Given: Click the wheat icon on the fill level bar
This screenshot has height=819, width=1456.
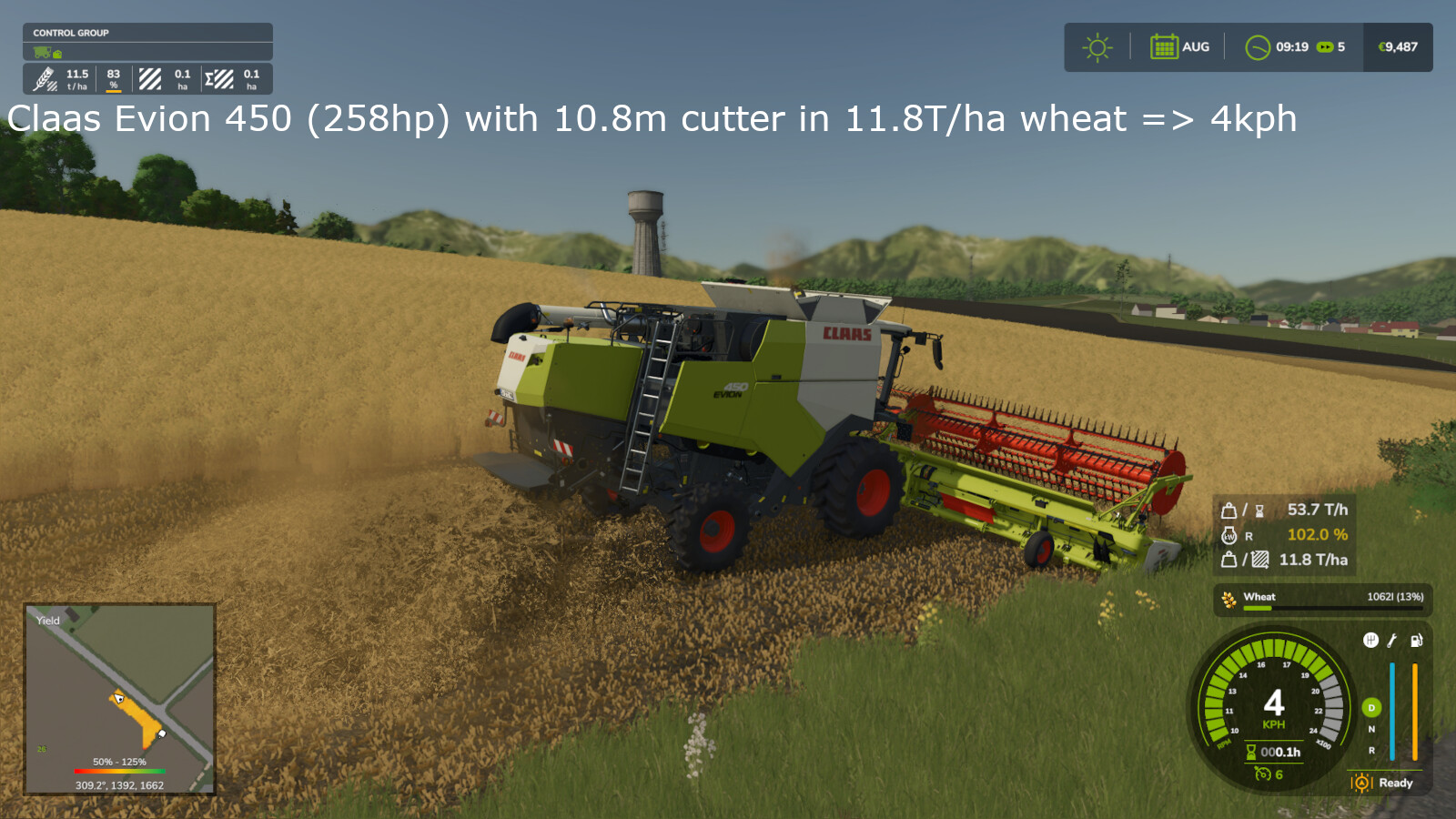Looking at the screenshot, I should coord(1228,598).
